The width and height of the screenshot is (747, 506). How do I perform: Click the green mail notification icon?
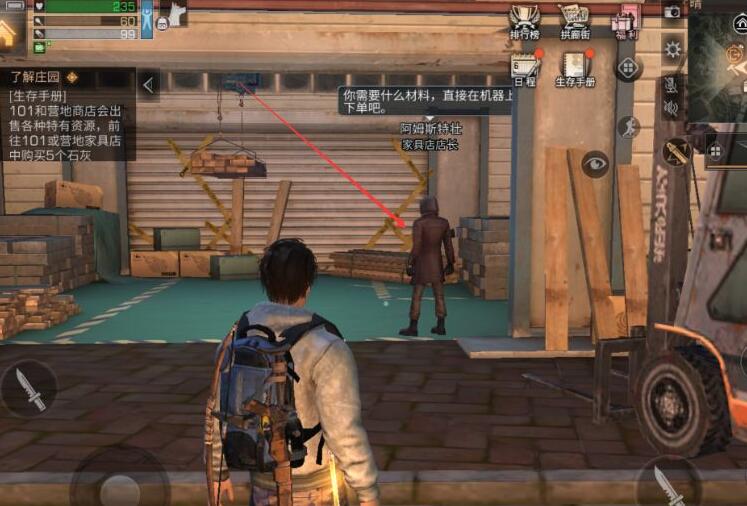(39, 47)
